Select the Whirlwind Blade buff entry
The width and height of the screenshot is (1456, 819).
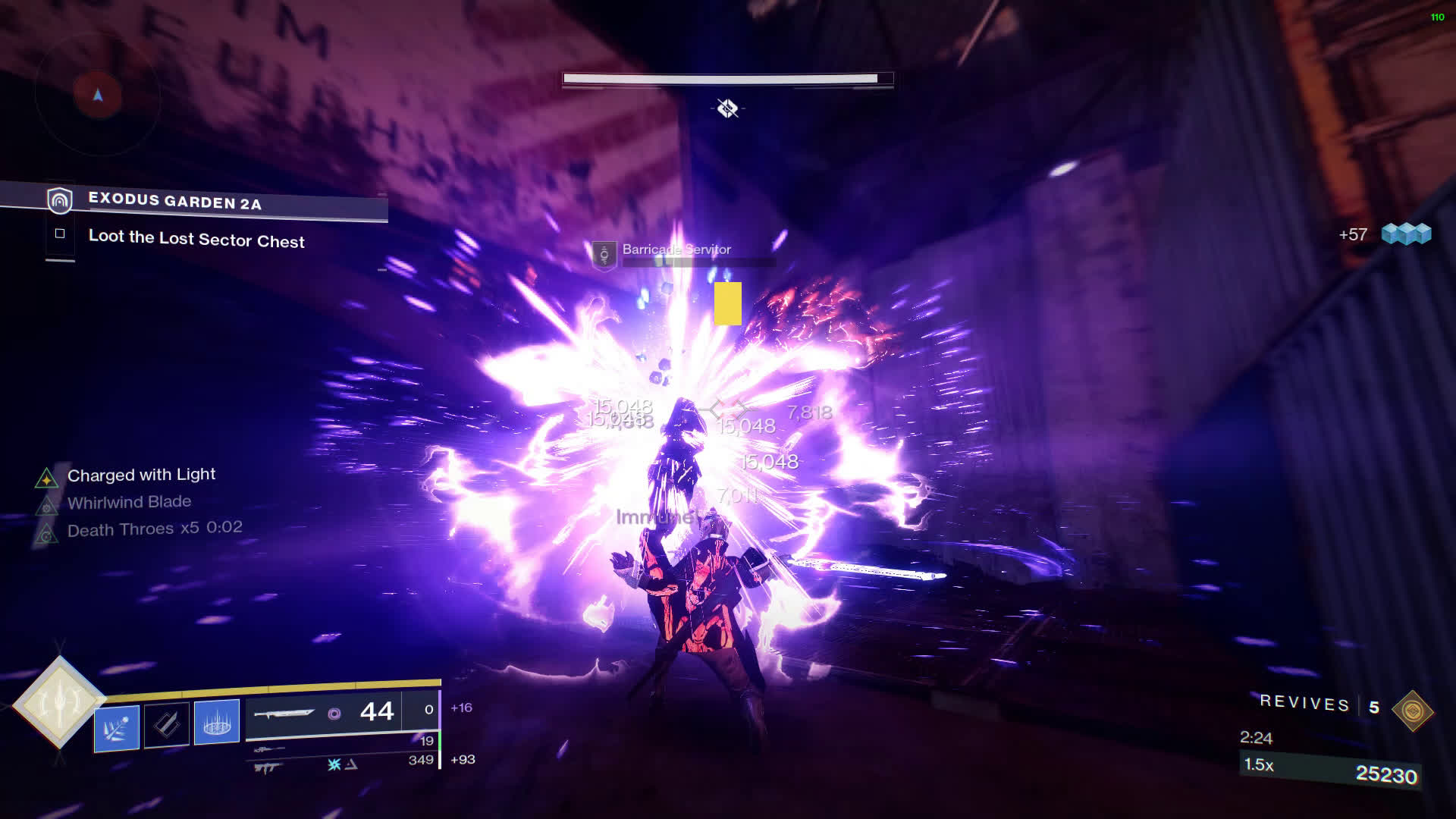coord(129,502)
